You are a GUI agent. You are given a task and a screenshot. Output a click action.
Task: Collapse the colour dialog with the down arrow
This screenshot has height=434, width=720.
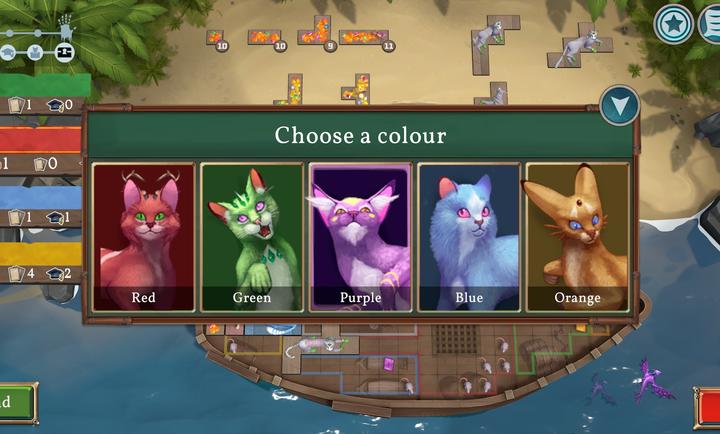click(x=620, y=105)
